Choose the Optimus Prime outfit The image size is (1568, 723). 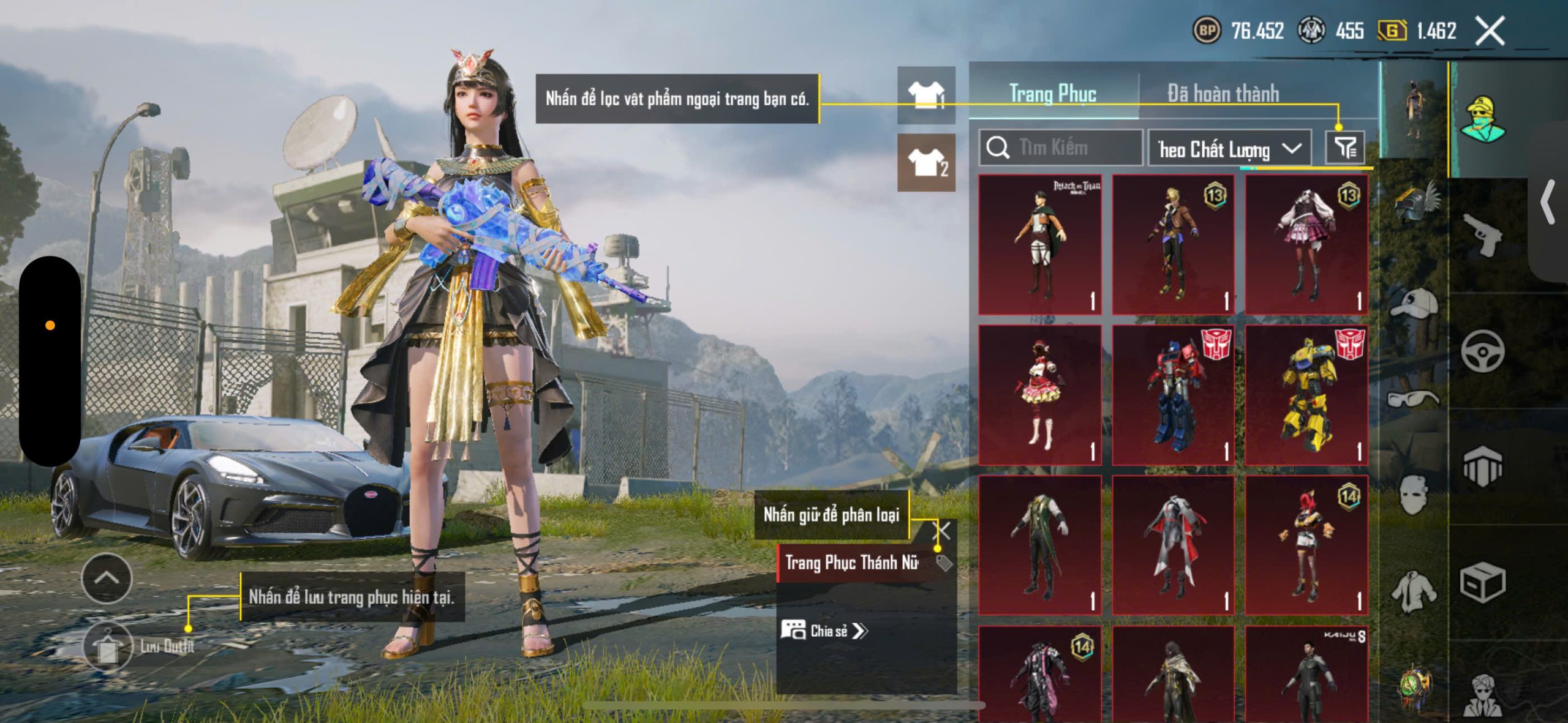[1173, 395]
